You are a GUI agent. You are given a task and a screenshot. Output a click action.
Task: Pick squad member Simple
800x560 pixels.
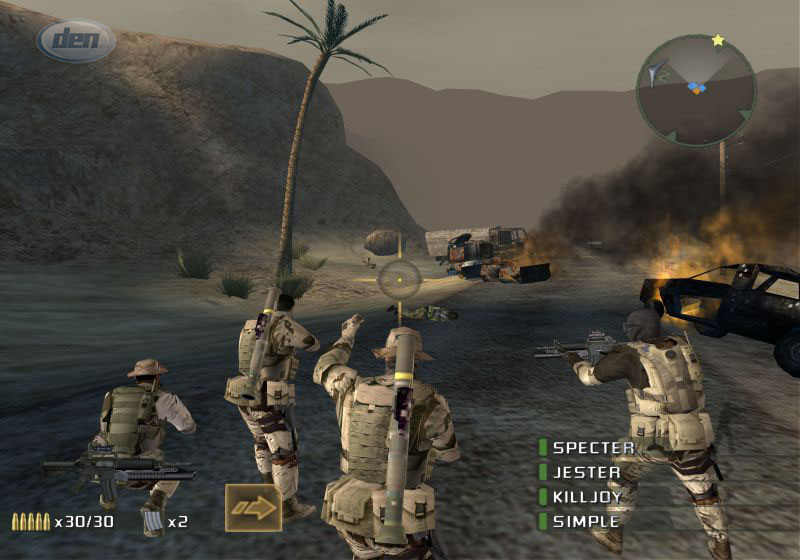coord(585,521)
